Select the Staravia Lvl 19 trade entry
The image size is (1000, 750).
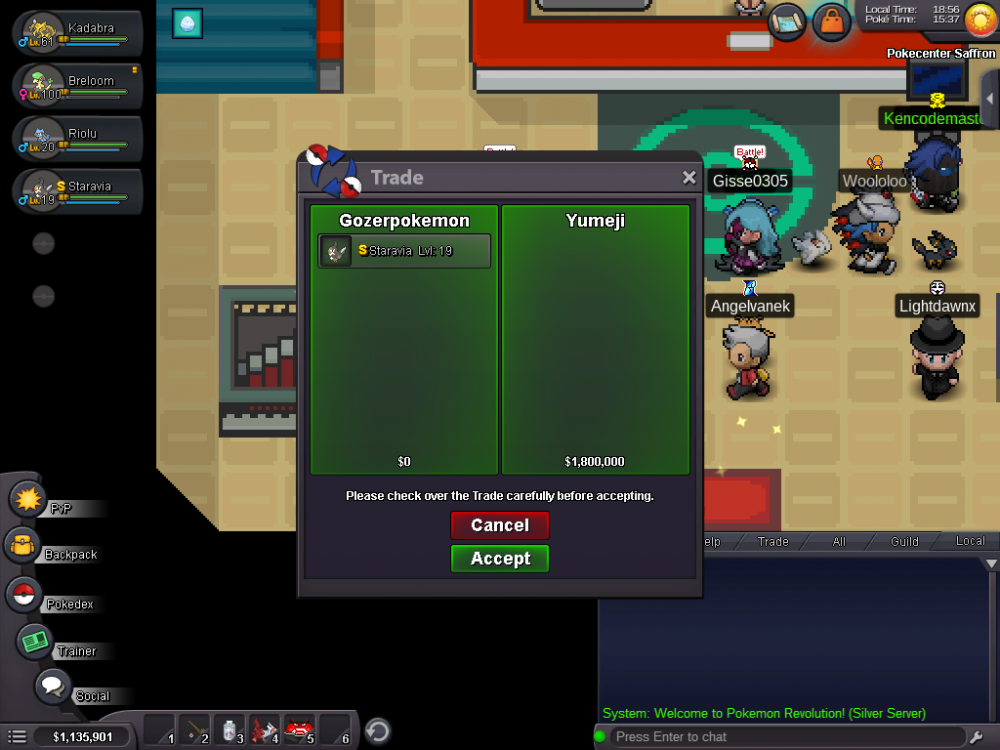[x=405, y=251]
